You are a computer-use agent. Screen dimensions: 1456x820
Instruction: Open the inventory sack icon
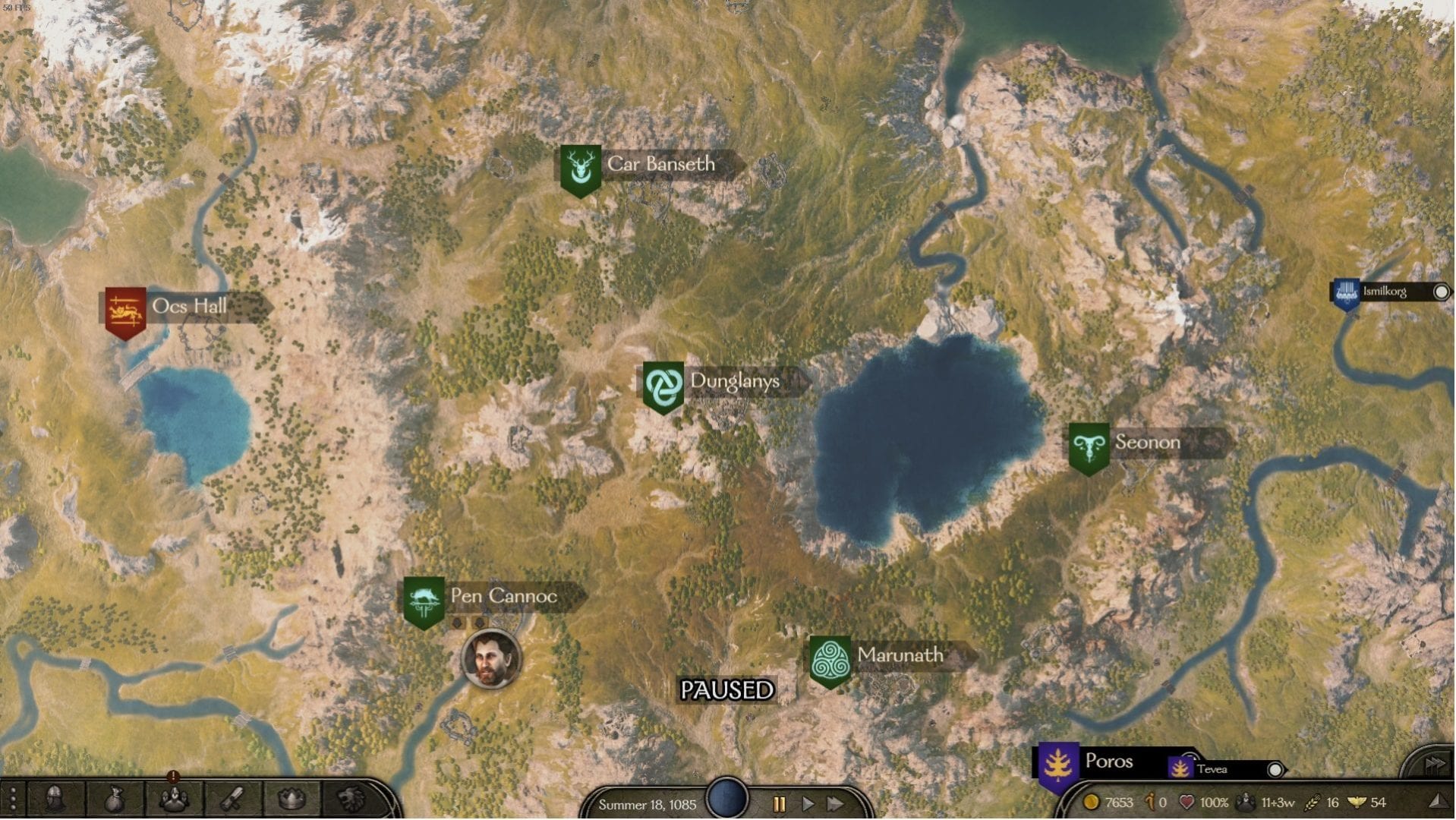click(x=114, y=799)
